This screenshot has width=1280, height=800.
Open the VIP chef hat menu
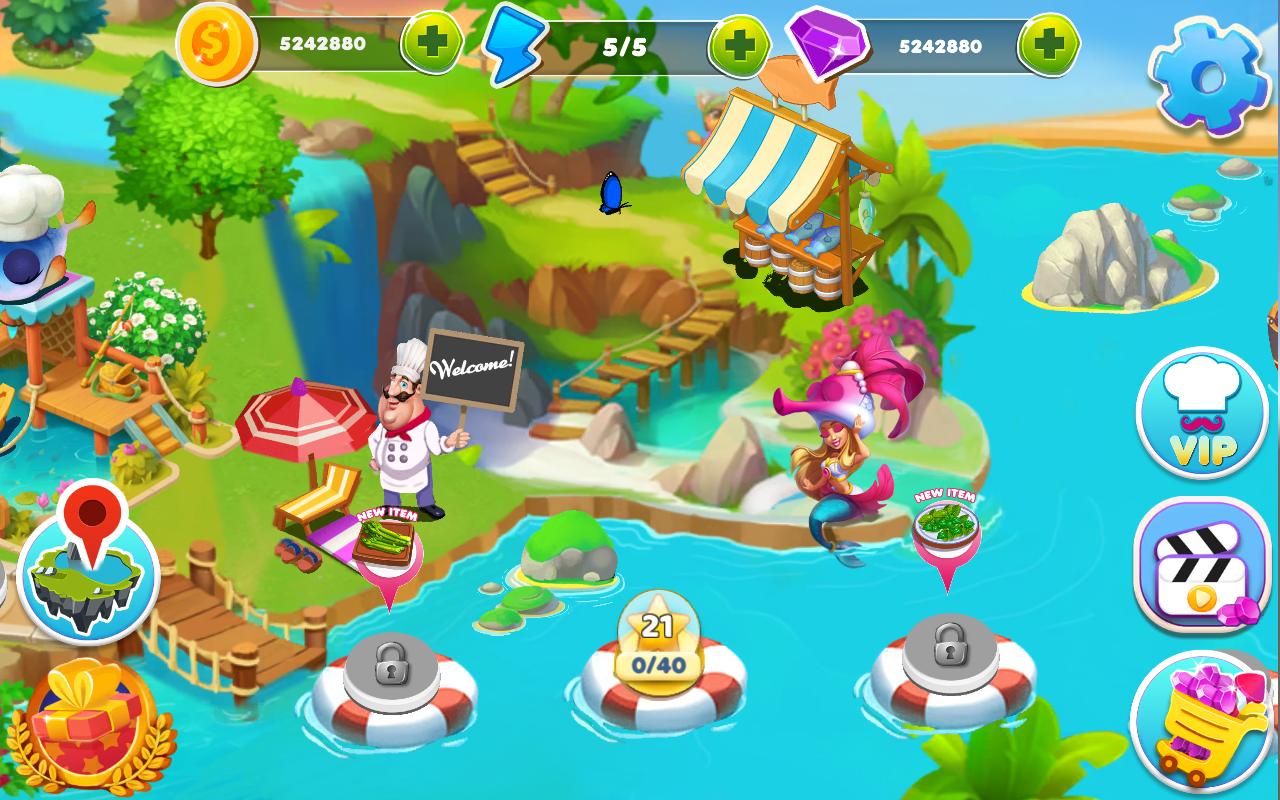[x=1202, y=414]
